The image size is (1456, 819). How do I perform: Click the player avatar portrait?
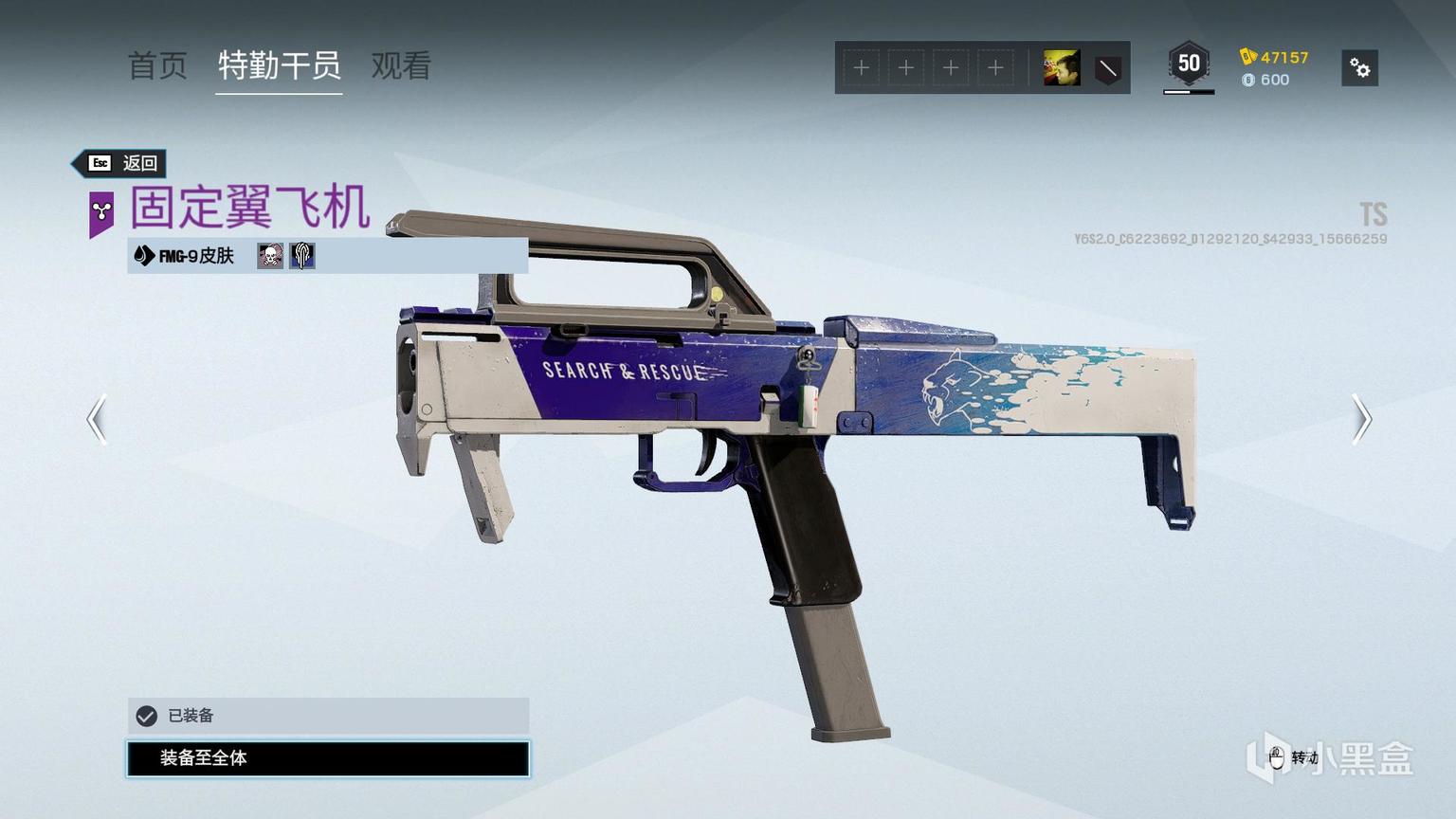(1061, 68)
